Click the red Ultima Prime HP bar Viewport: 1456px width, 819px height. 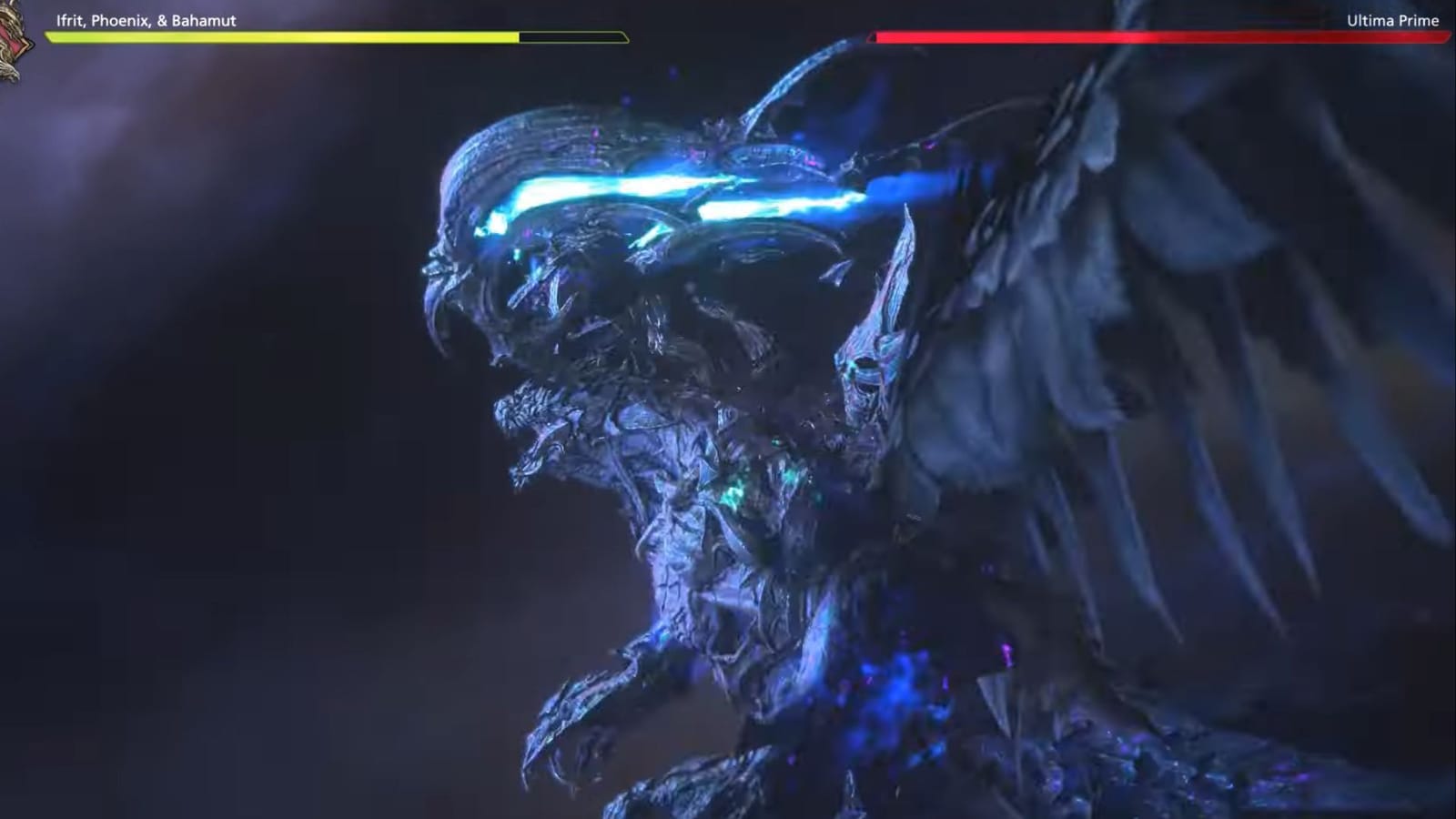(1156, 36)
